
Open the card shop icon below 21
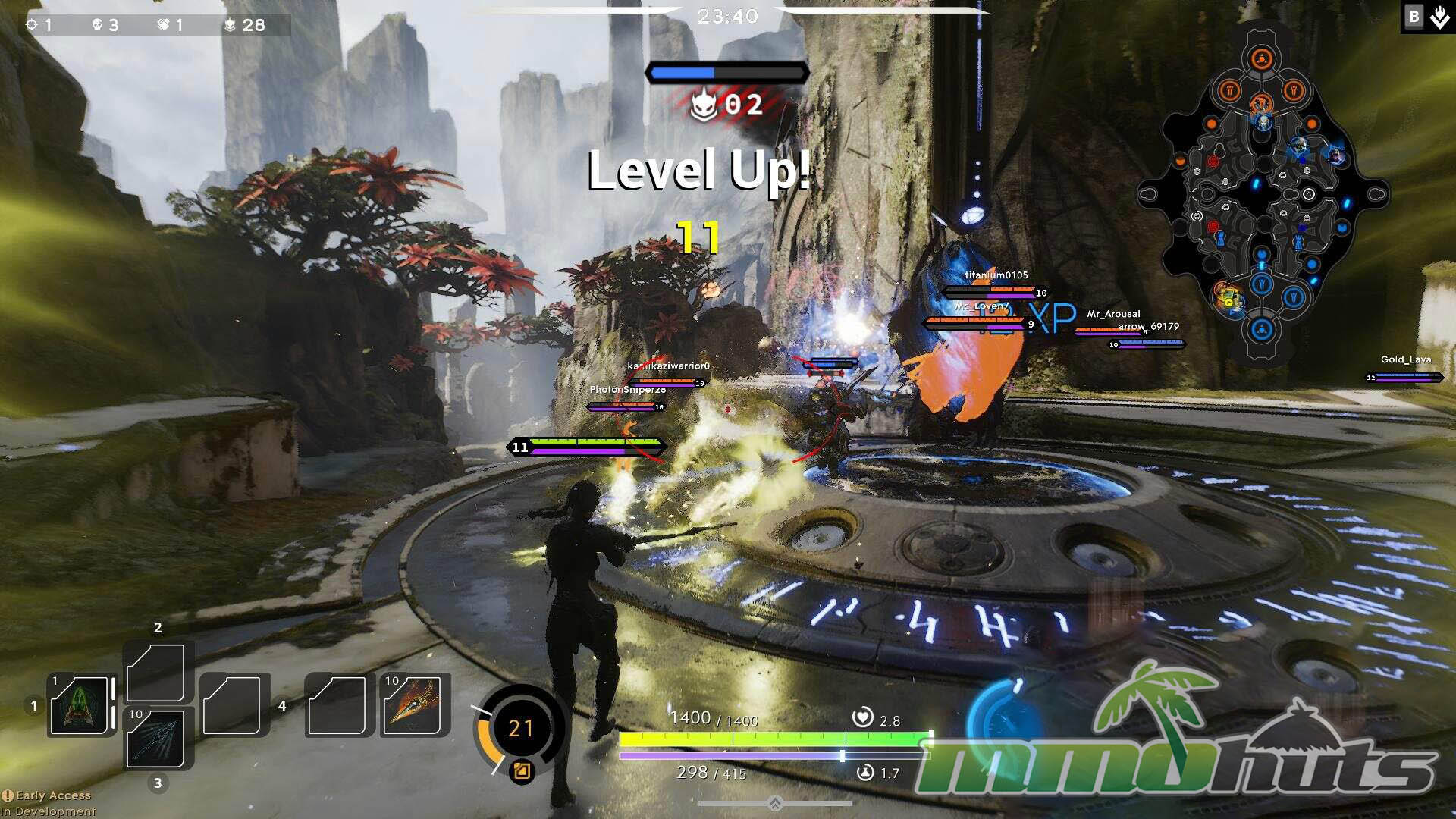click(522, 772)
